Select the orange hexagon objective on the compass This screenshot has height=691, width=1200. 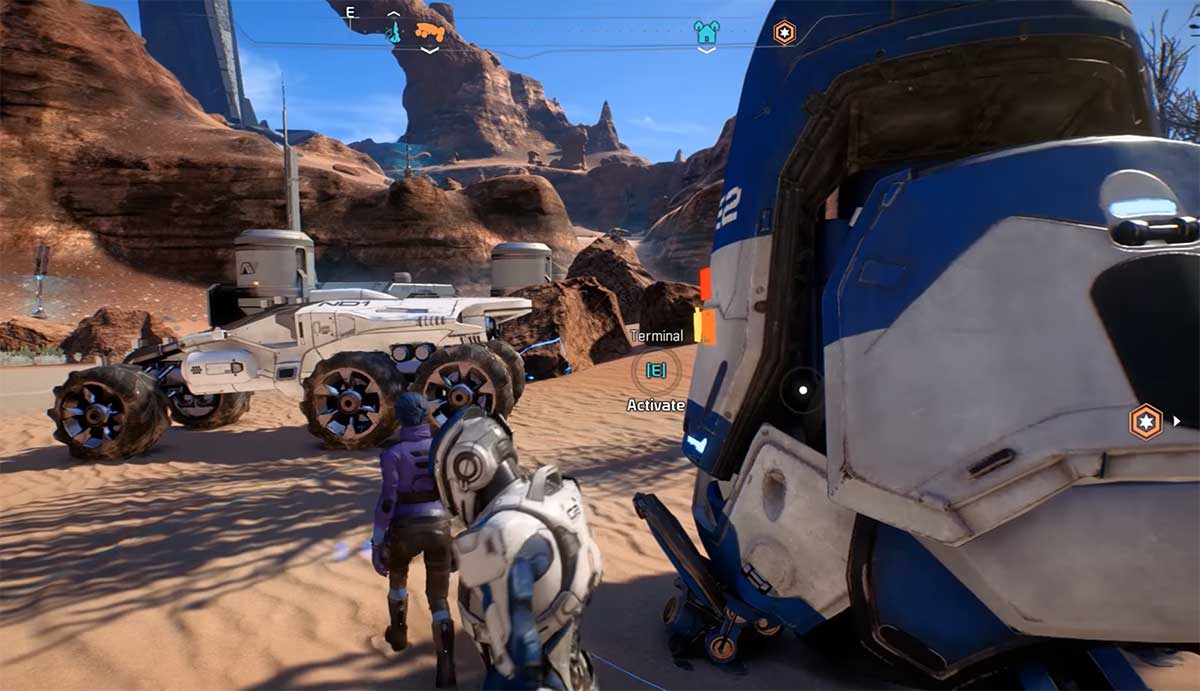point(785,33)
